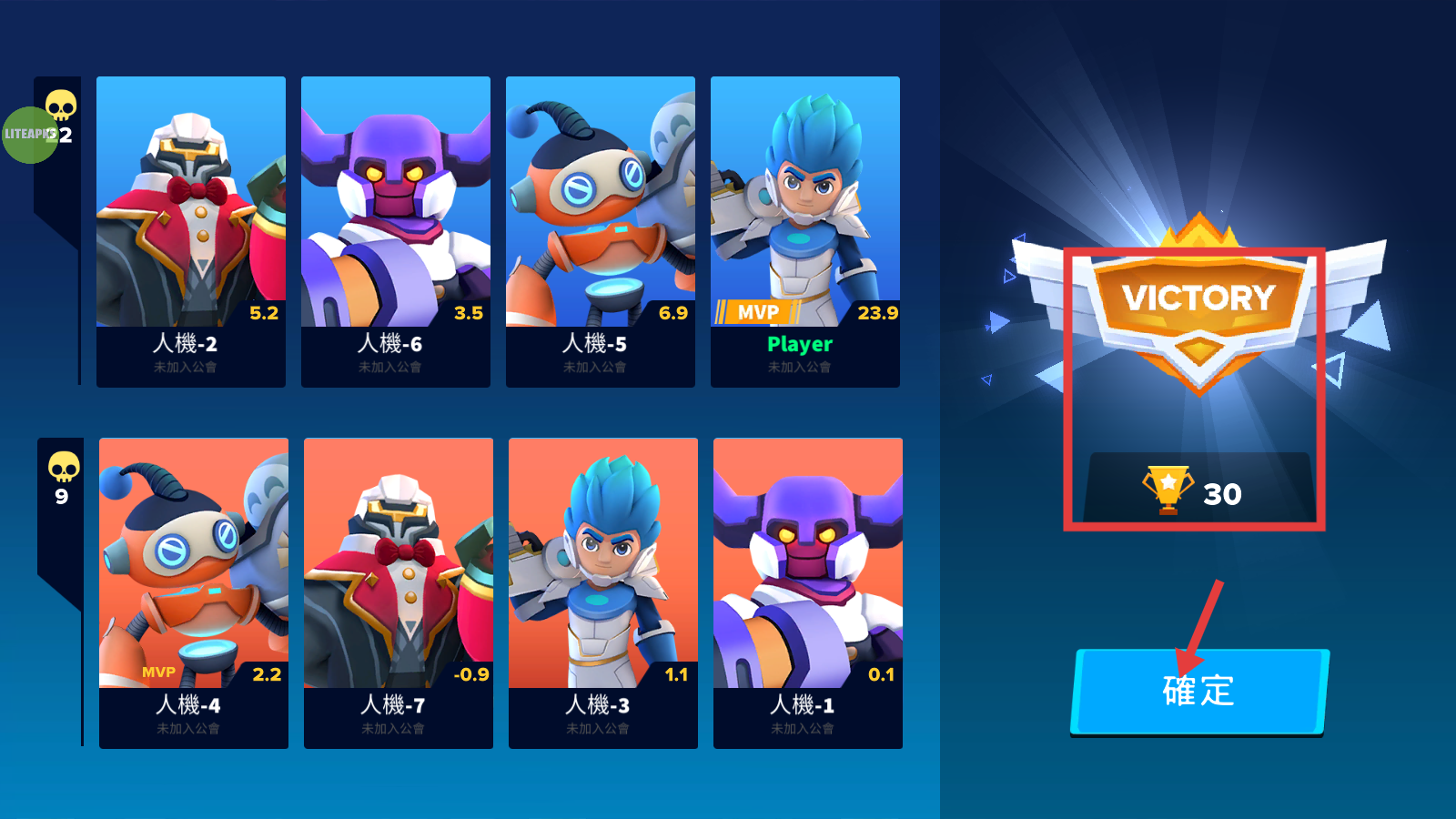Click the 人機-7 player card
This screenshot has height=819, width=1456.
399,593
